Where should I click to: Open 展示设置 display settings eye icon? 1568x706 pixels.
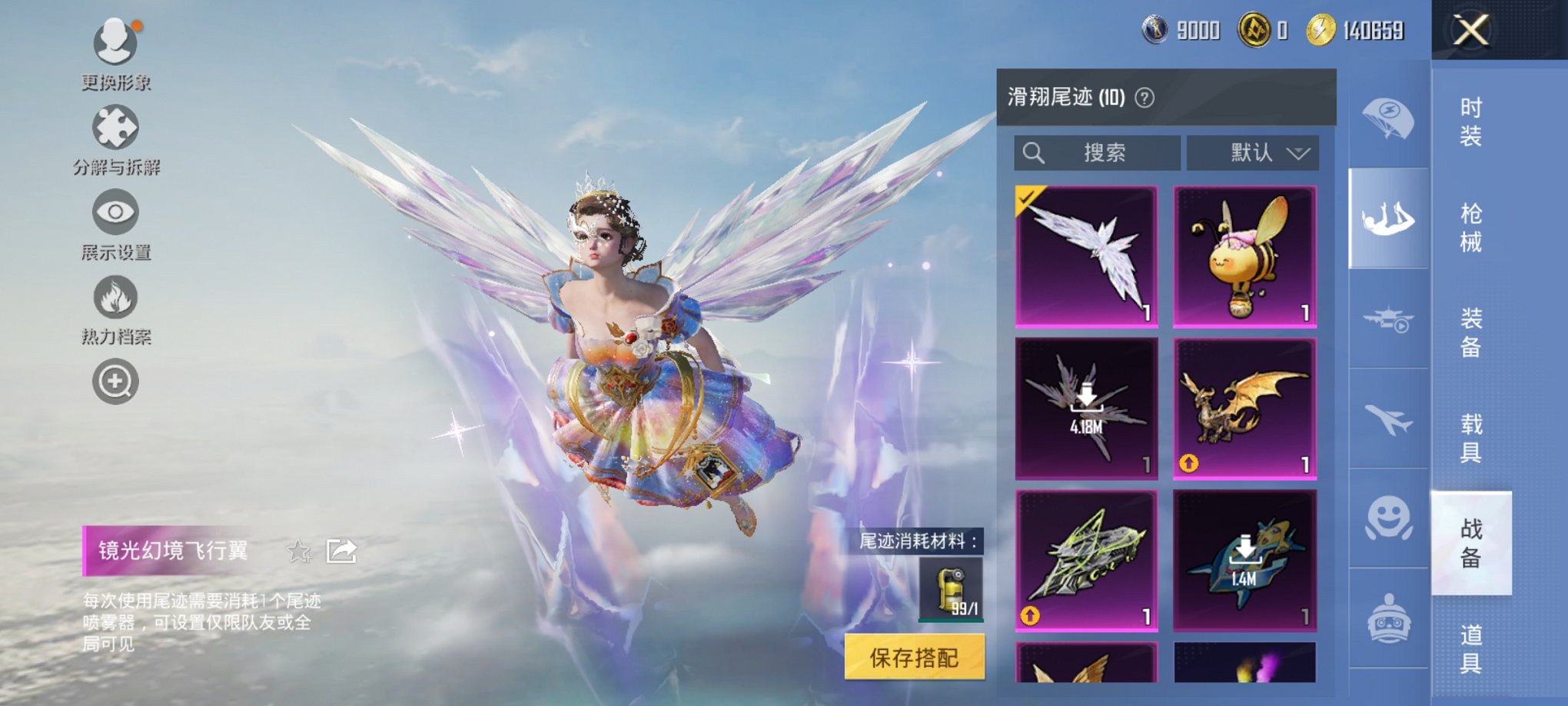(114, 213)
